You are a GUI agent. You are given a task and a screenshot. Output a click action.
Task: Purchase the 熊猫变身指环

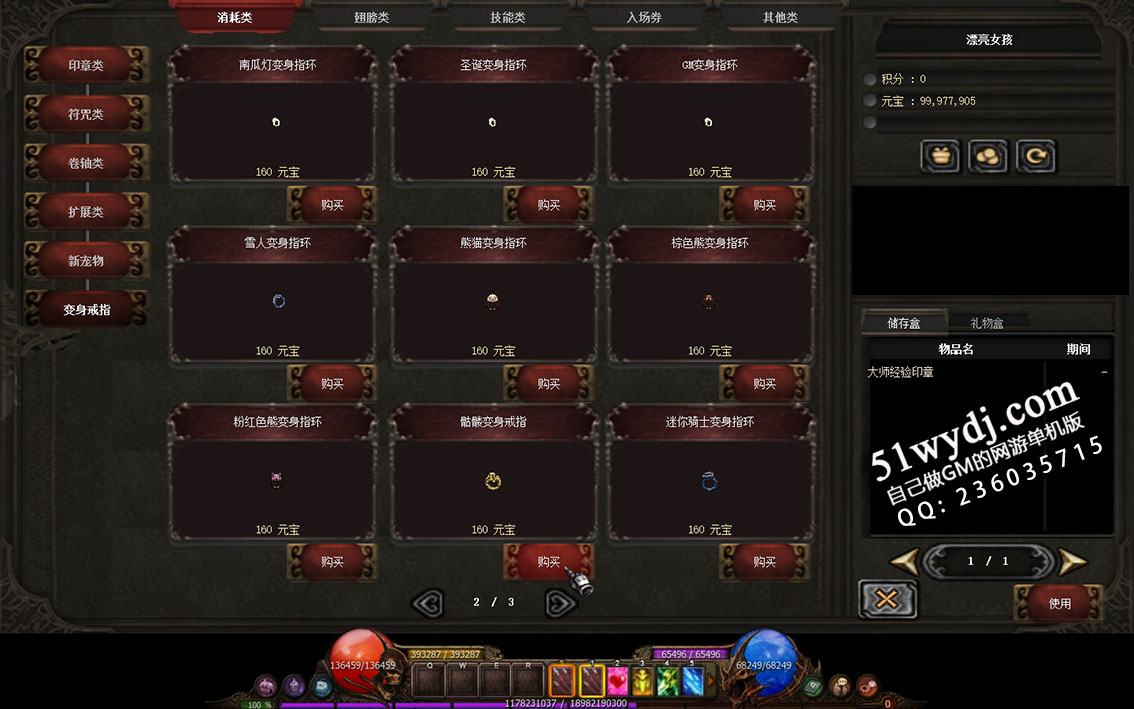(x=548, y=383)
